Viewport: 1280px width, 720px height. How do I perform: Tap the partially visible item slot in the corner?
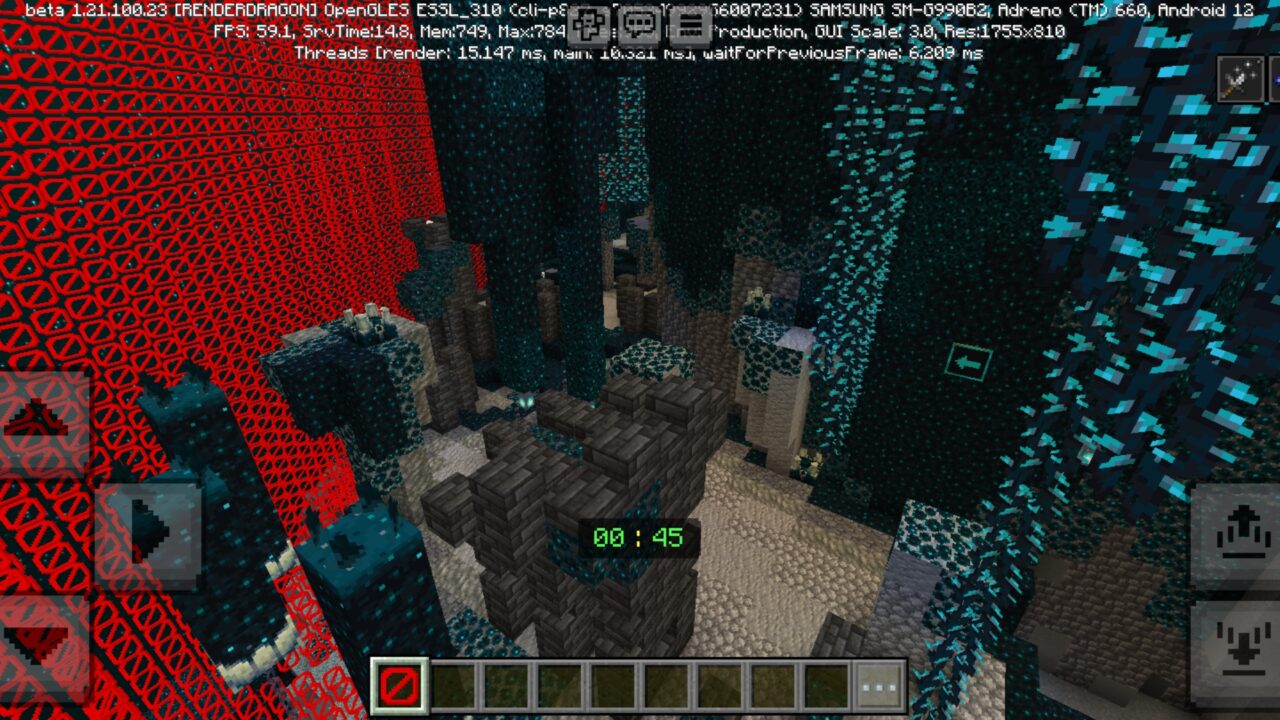(x=1274, y=78)
